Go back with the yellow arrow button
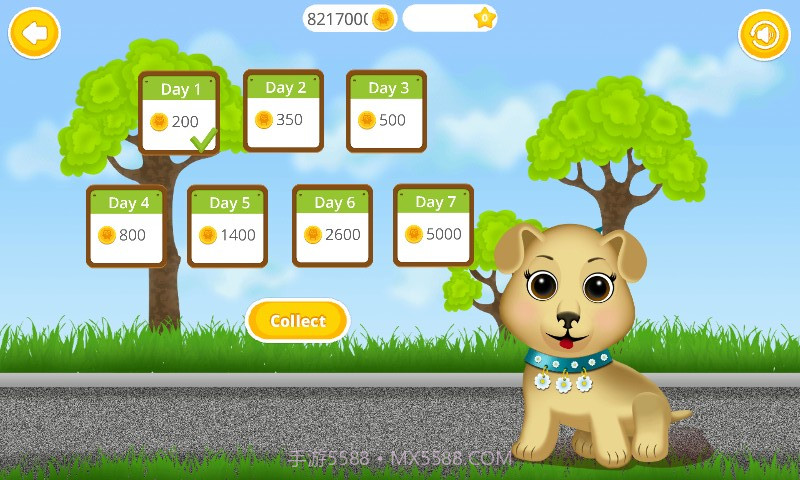 coord(34,34)
